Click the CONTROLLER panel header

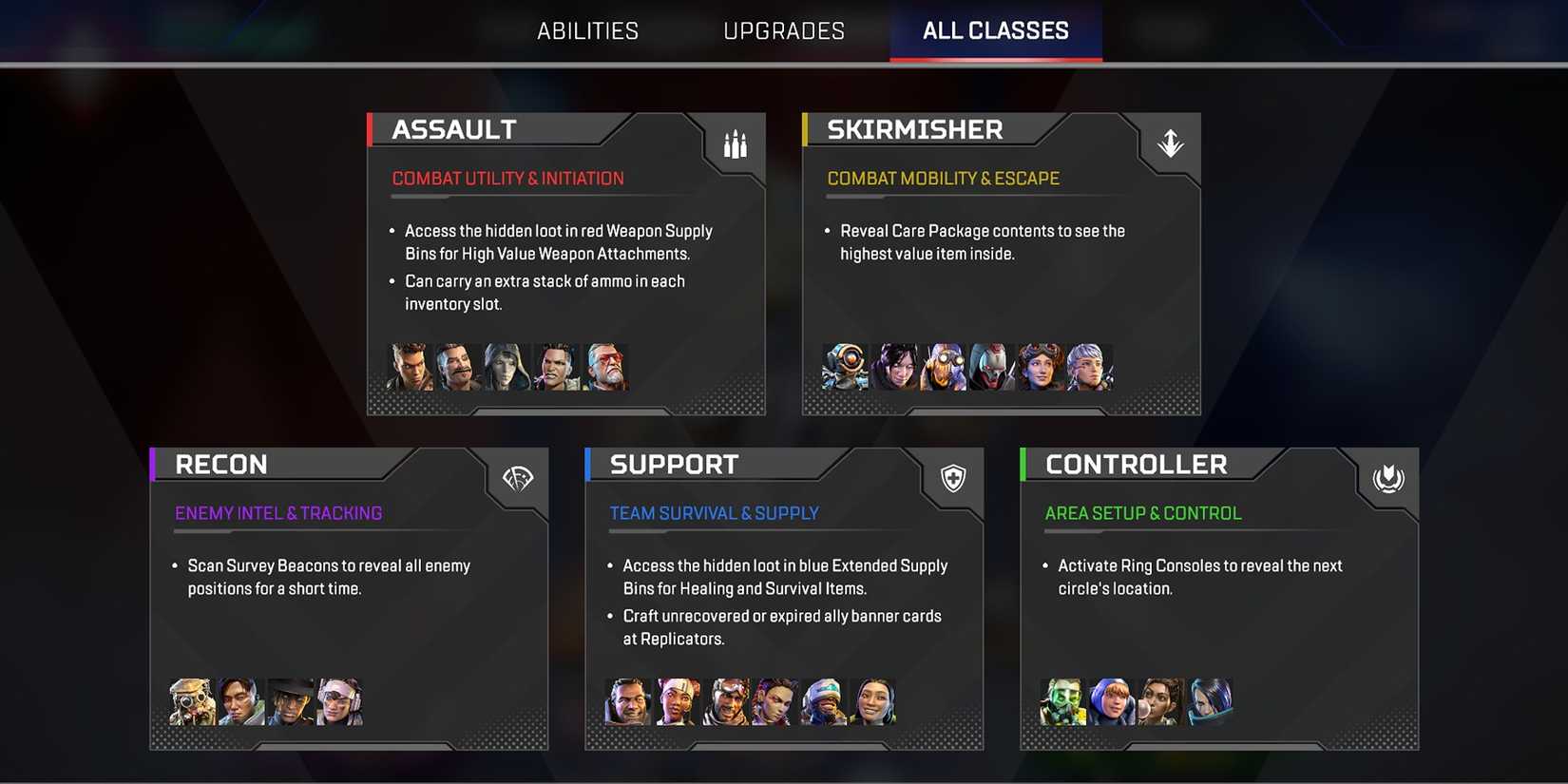click(x=1137, y=464)
